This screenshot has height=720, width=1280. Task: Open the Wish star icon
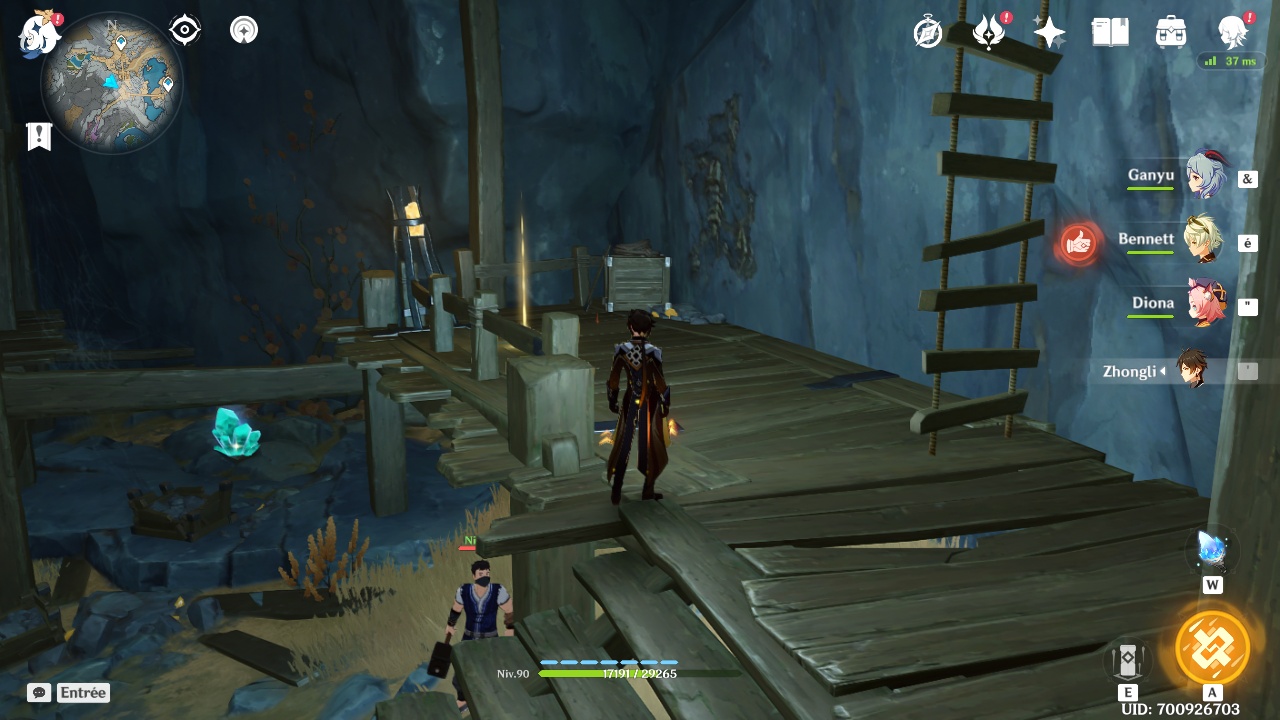click(x=1049, y=33)
